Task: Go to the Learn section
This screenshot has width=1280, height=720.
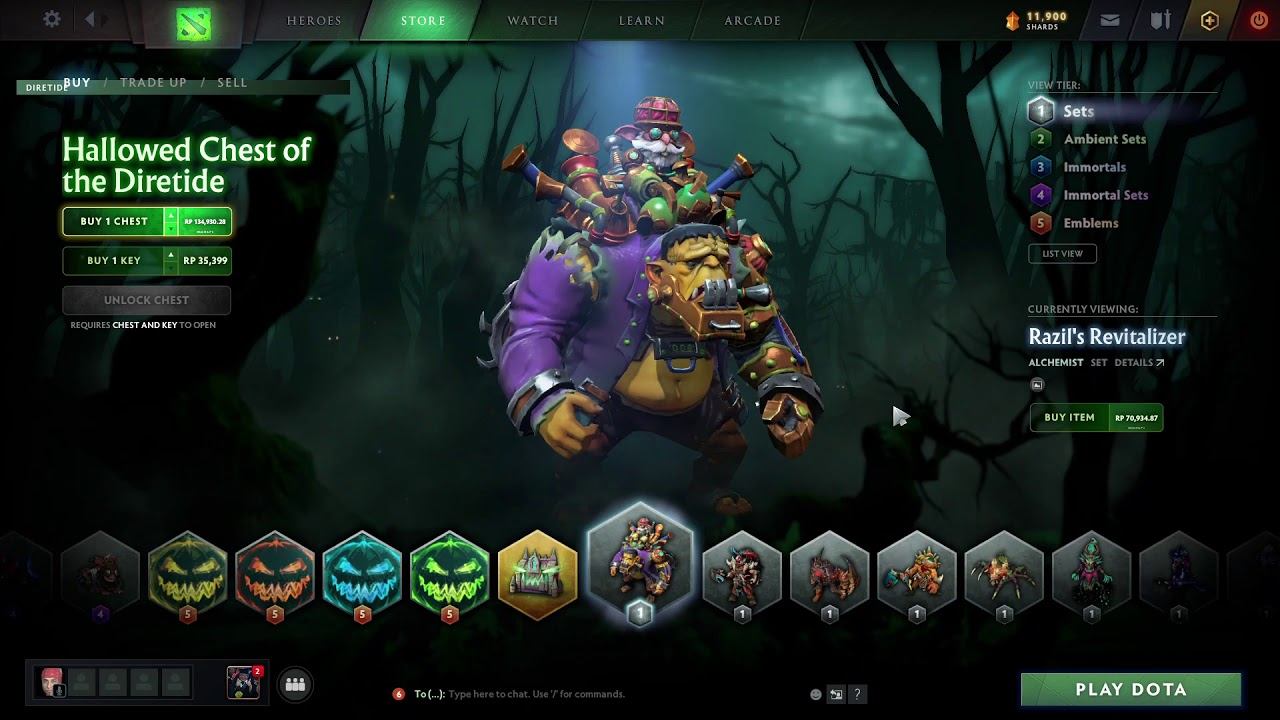Action: (x=642, y=21)
